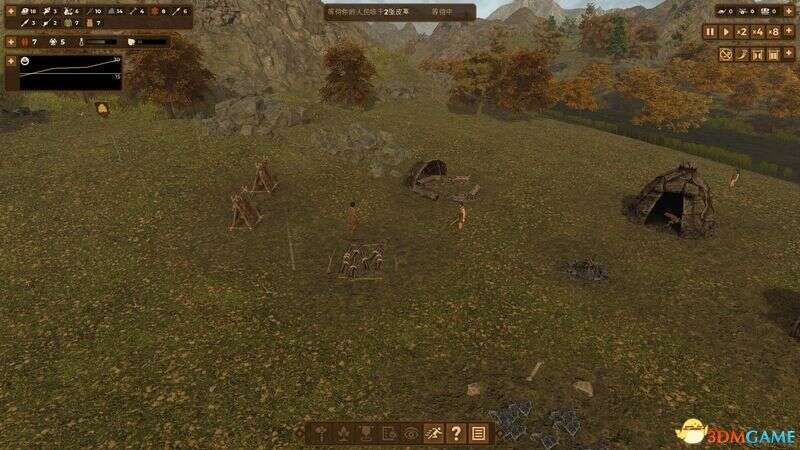The height and width of the screenshot is (450, 800).
Task: Set game speed to x2
Action: click(x=742, y=32)
